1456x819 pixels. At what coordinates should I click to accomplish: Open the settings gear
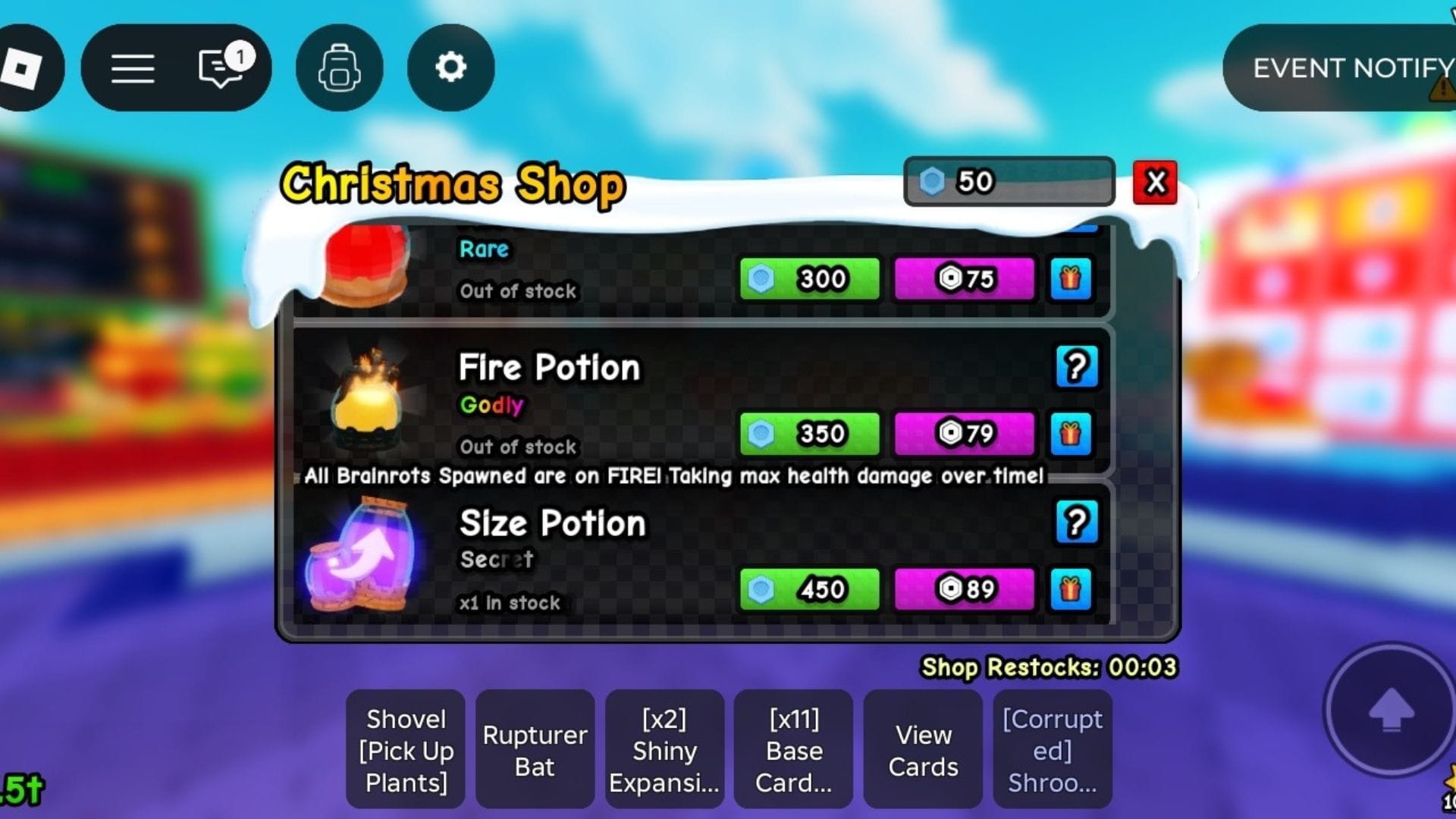[450, 67]
